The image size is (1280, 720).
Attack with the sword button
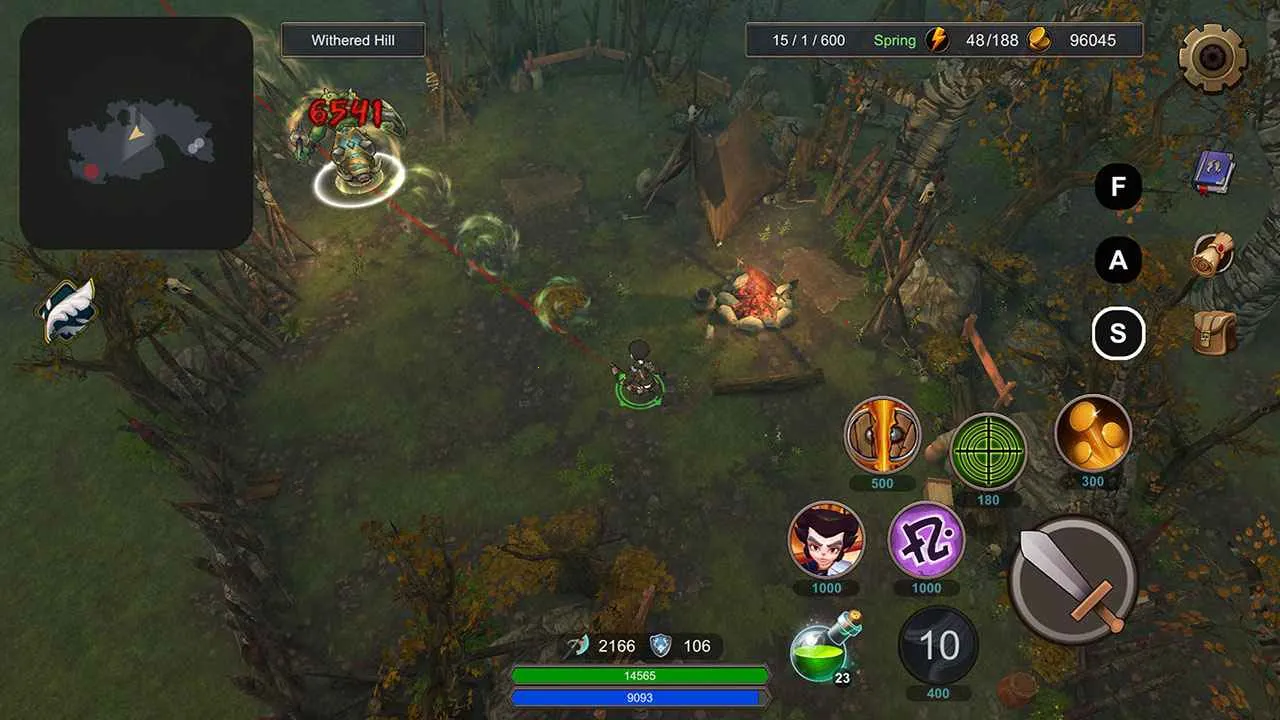coord(1073,580)
